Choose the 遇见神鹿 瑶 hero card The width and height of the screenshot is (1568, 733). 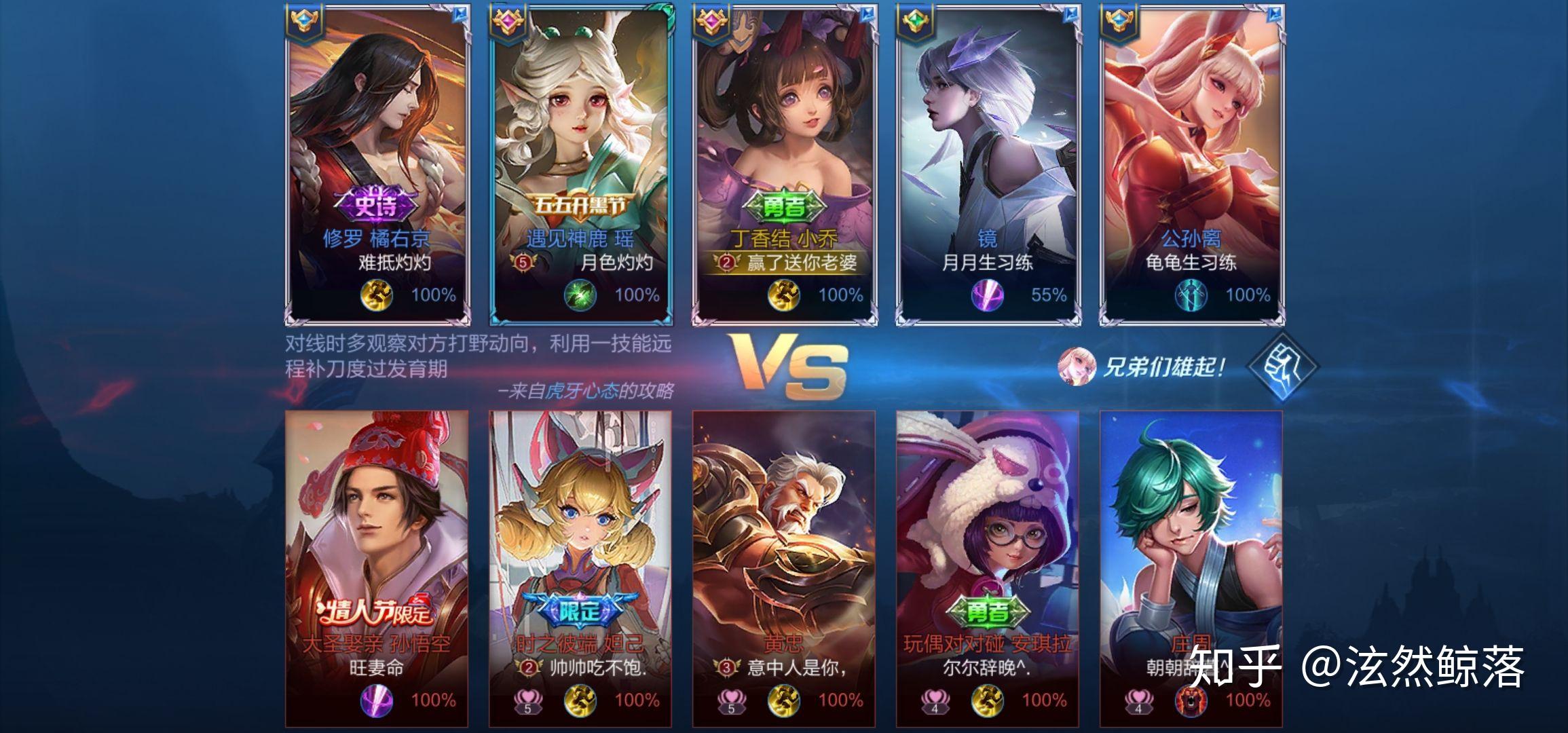pyautogui.click(x=581, y=164)
